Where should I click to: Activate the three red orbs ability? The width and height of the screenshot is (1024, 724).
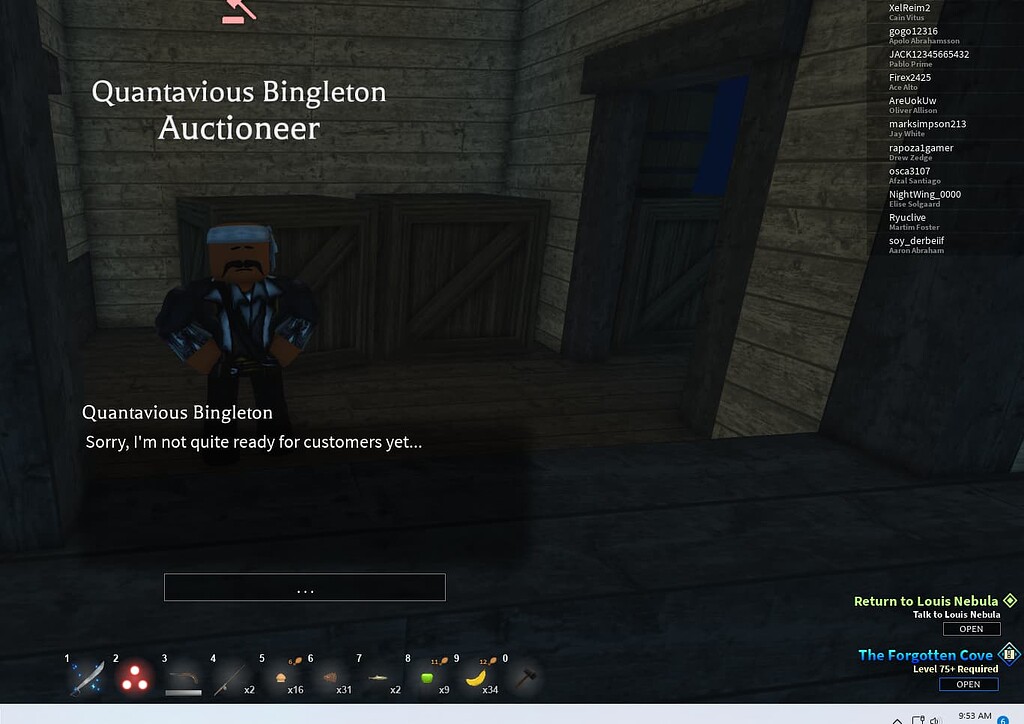pos(134,679)
